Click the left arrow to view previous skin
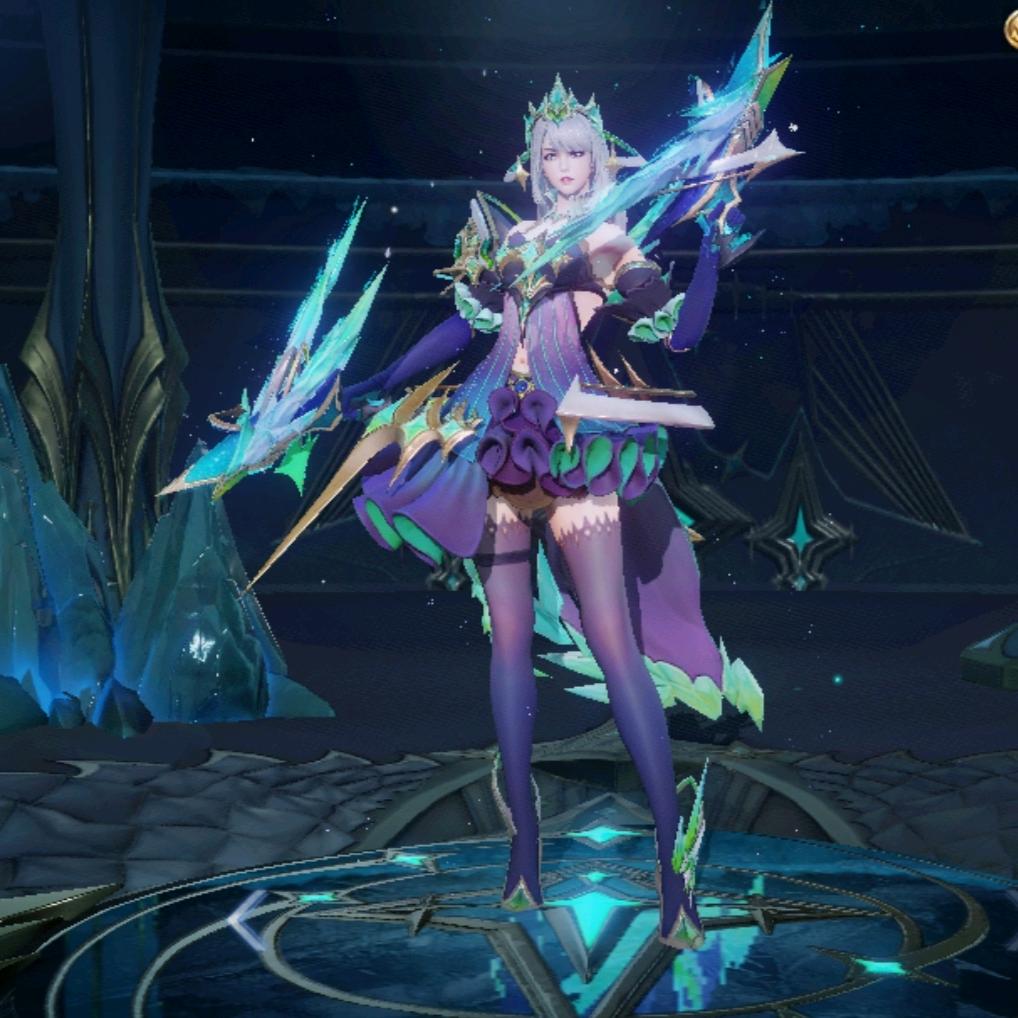The height and width of the screenshot is (1018, 1018). point(247,918)
